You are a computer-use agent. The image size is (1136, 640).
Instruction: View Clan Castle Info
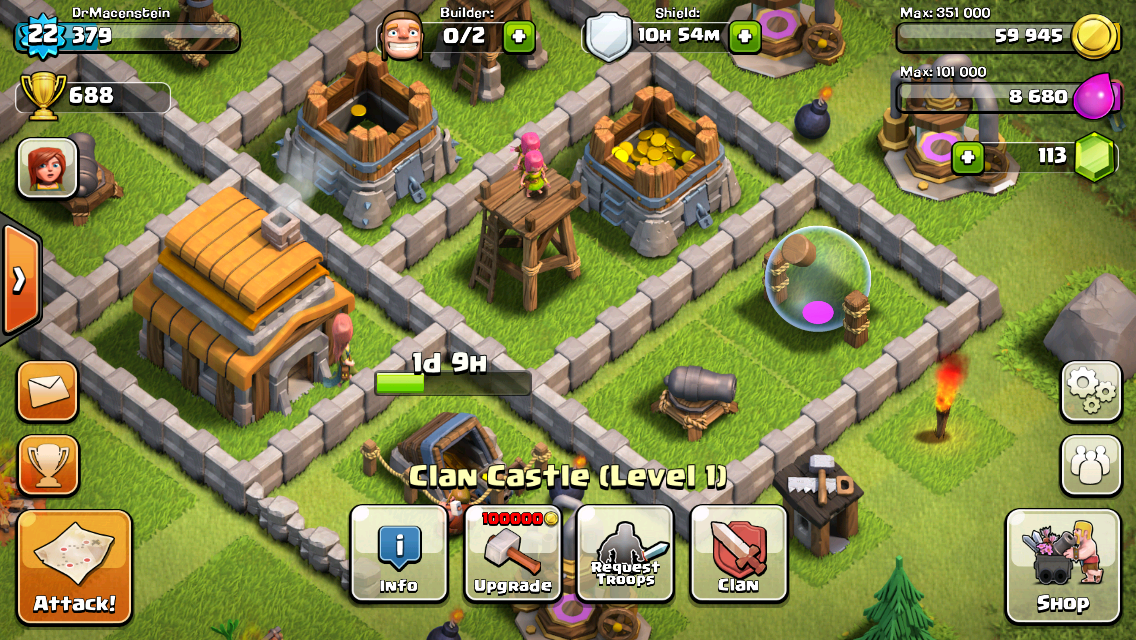pyautogui.click(x=399, y=553)
